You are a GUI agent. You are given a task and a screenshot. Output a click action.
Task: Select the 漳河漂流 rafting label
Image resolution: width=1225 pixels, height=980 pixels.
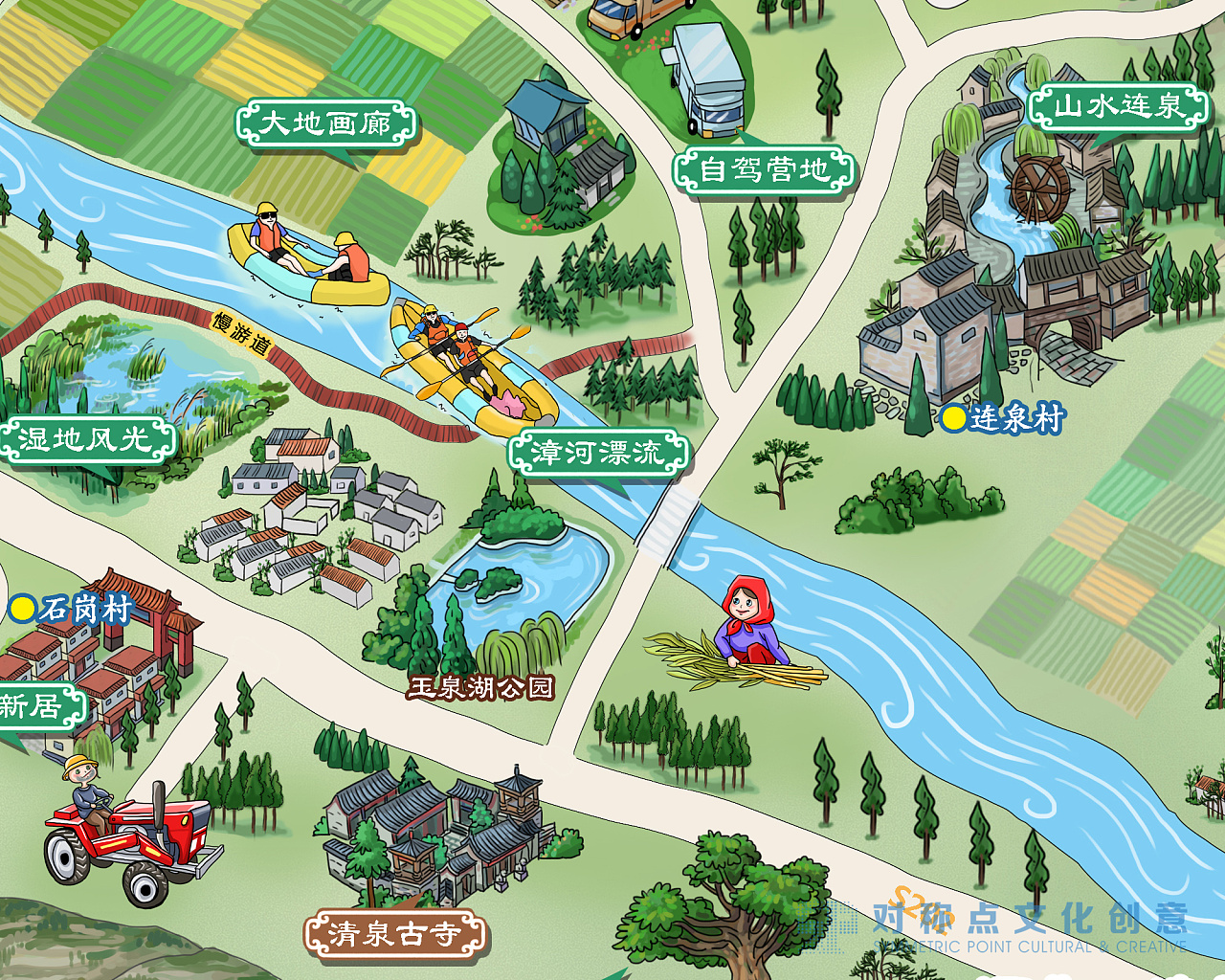point(598,453)
